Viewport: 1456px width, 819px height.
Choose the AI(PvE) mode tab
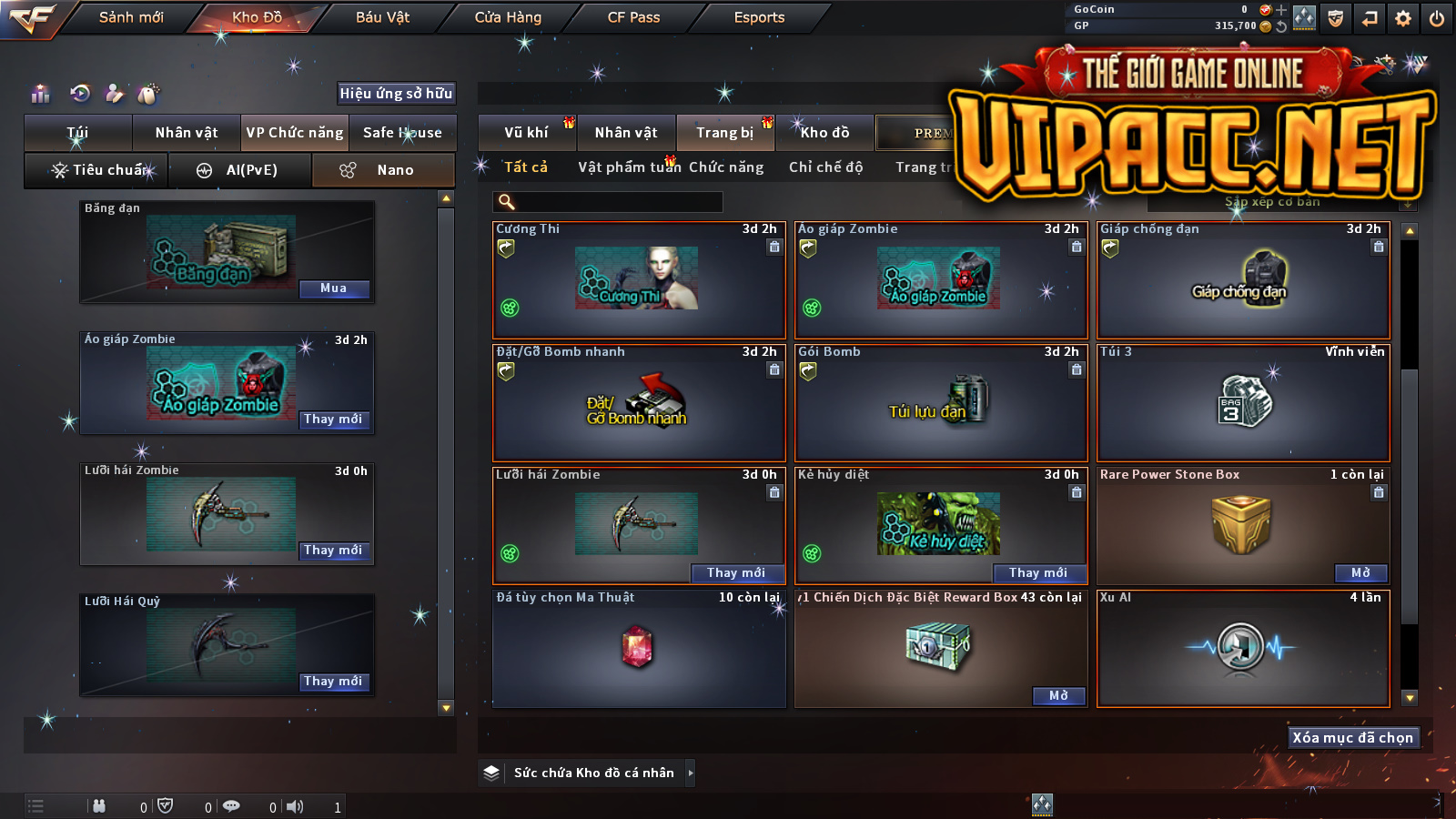pyautogui.click(x=240, y=170)
